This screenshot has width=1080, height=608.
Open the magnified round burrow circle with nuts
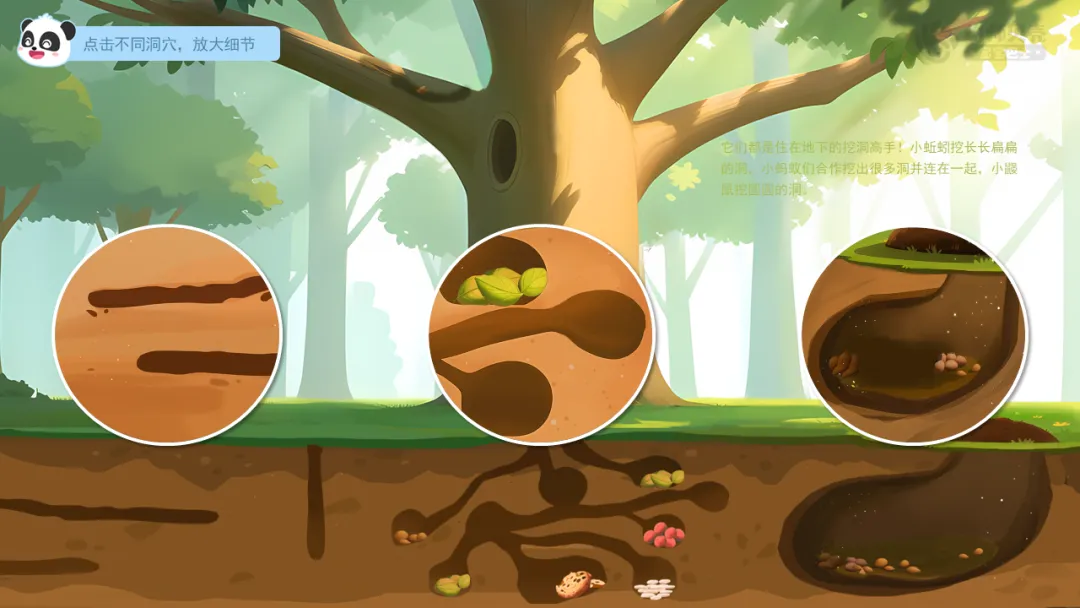pyautogui.click(x=914, y=335)
